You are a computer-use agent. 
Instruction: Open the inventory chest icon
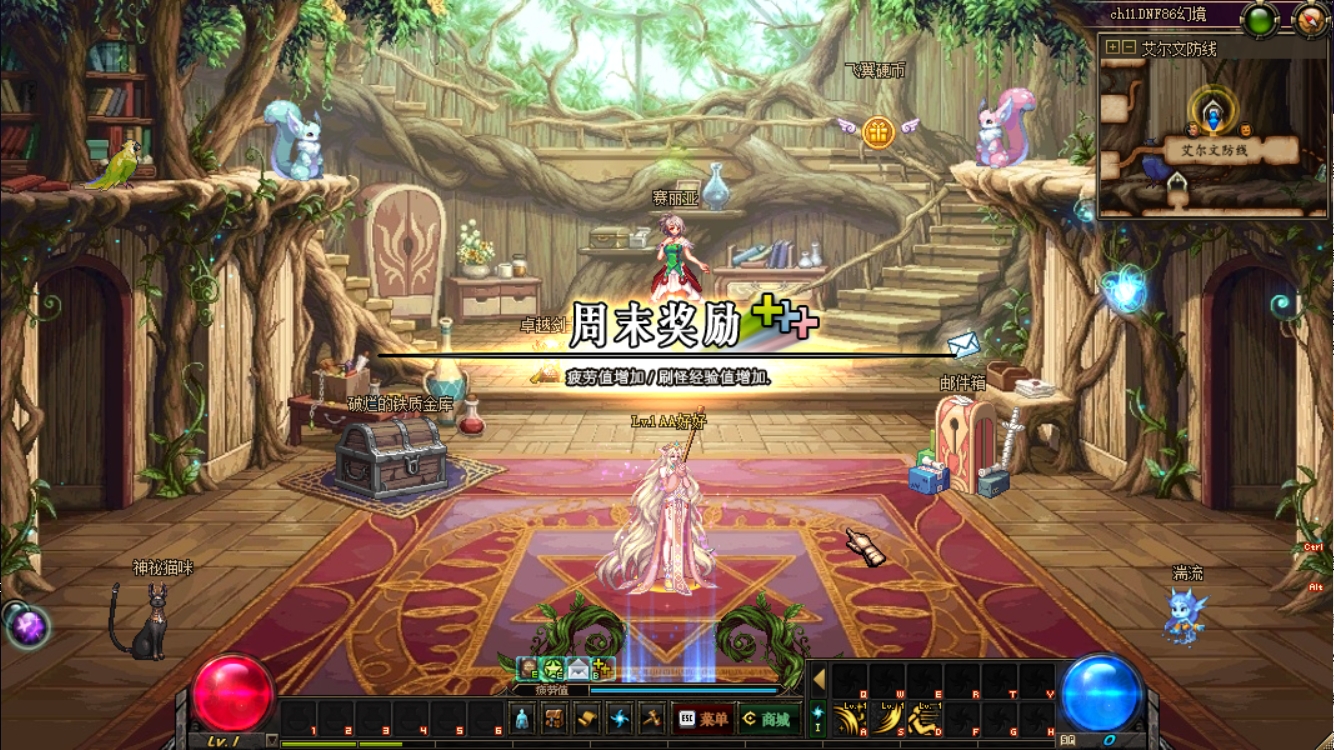(x=554, y=718)
